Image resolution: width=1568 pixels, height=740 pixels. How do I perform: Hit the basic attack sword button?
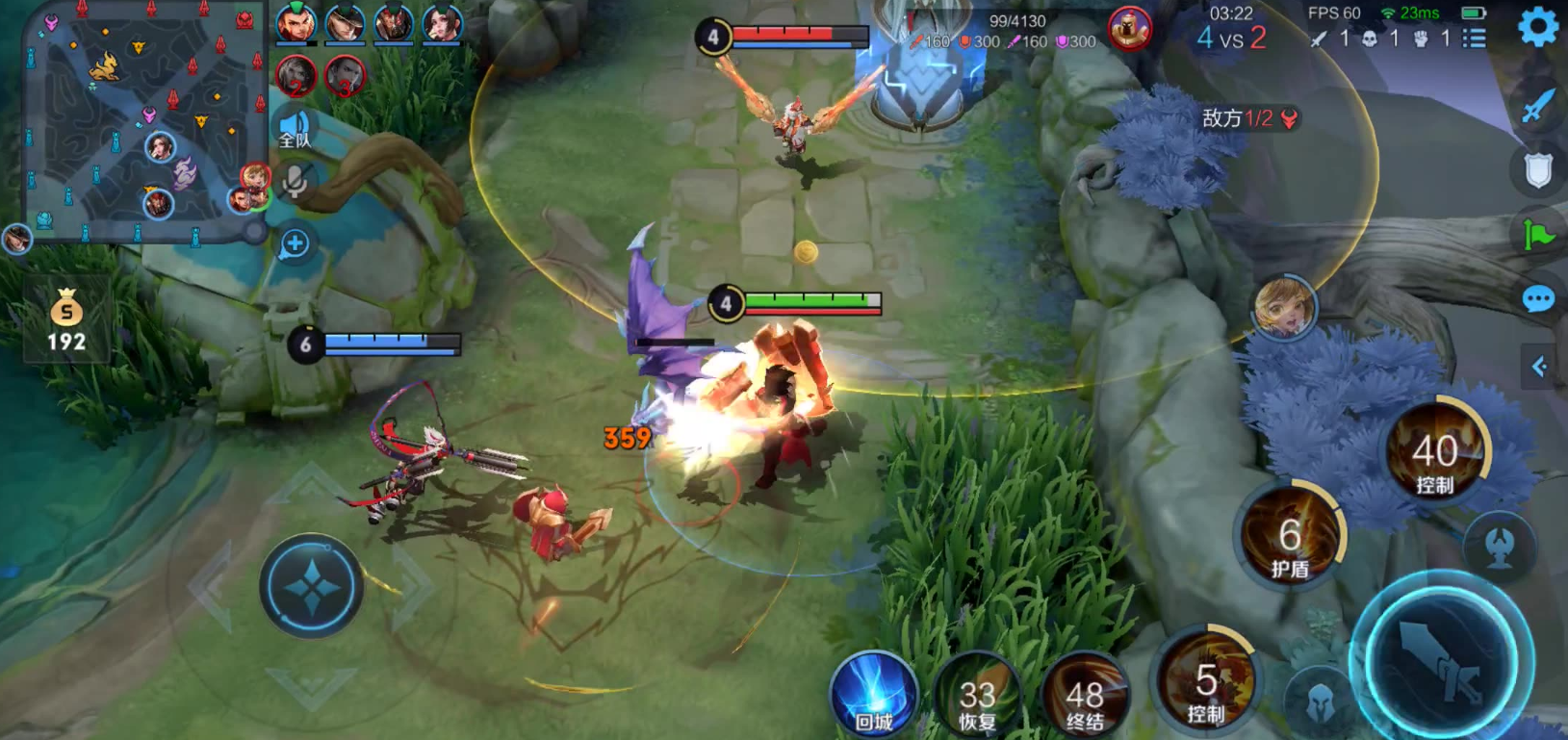1441,660
